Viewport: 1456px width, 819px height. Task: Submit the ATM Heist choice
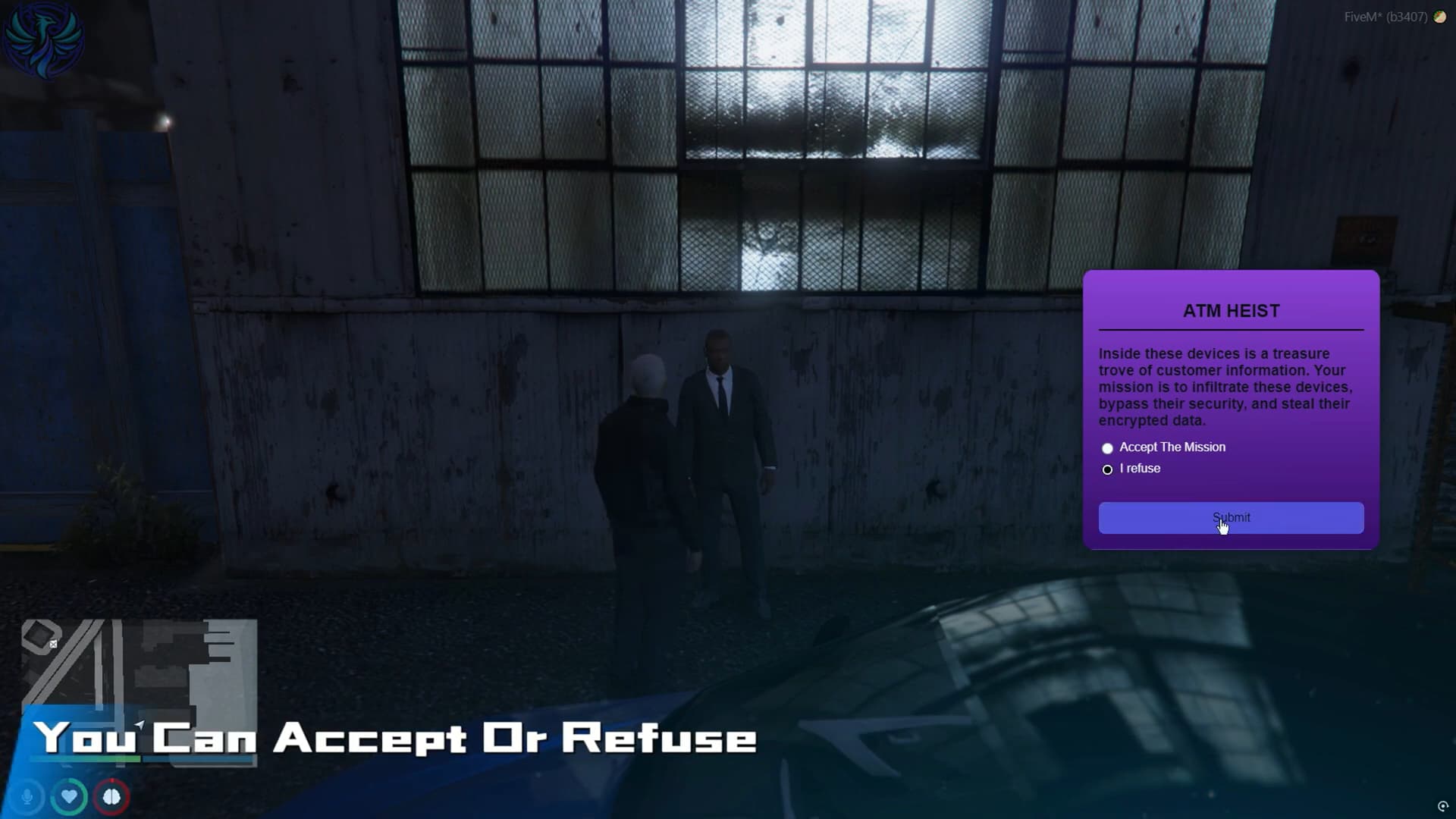(x=1230, y=518)
